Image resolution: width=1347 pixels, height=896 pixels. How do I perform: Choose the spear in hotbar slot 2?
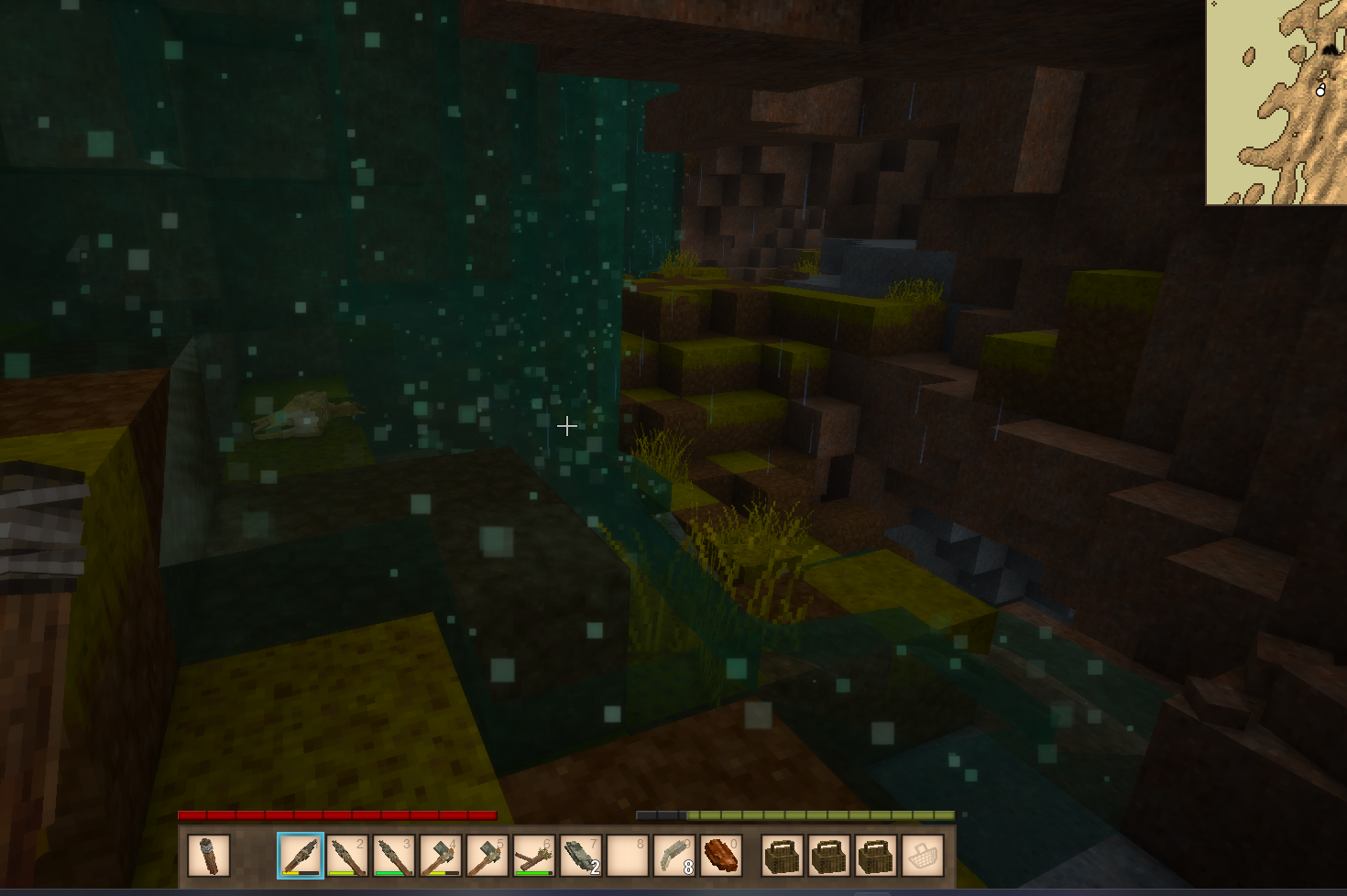(347, 856)
